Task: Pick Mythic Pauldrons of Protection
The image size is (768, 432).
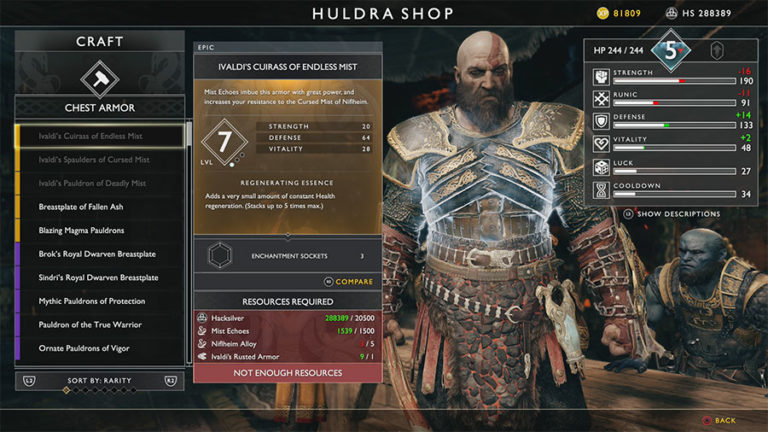Action: coord(99,301)
